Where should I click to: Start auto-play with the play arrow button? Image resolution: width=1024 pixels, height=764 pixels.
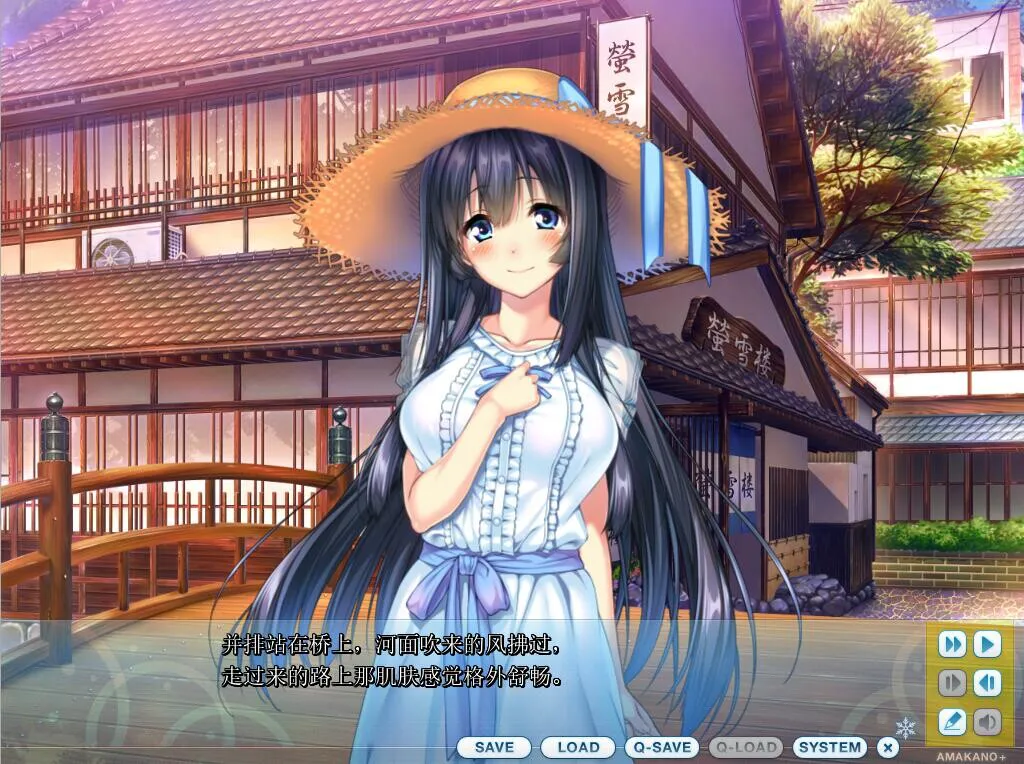(x=987, y=644)
